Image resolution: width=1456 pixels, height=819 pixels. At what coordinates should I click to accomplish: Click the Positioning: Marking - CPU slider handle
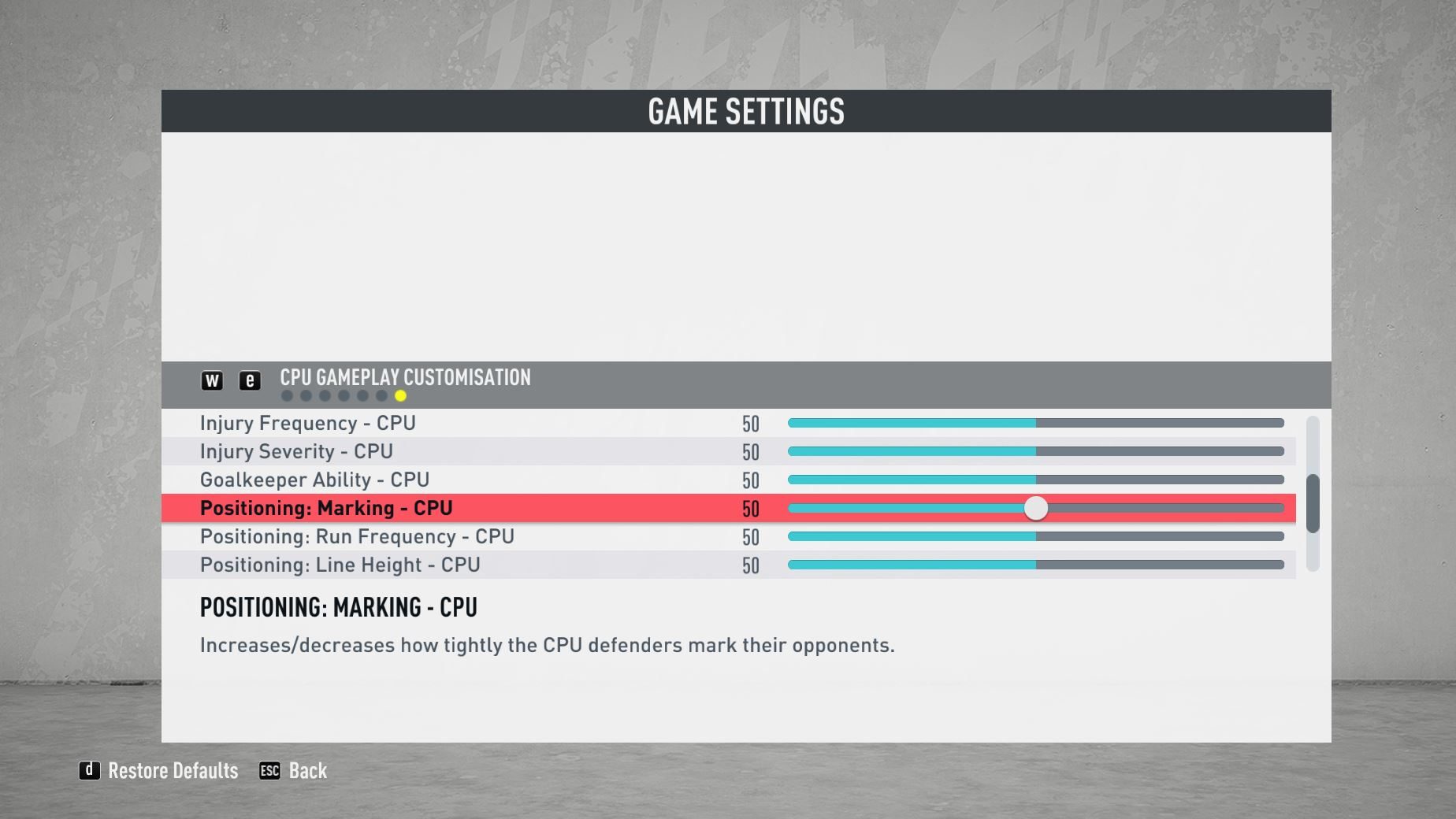[x=1036, y=510]
